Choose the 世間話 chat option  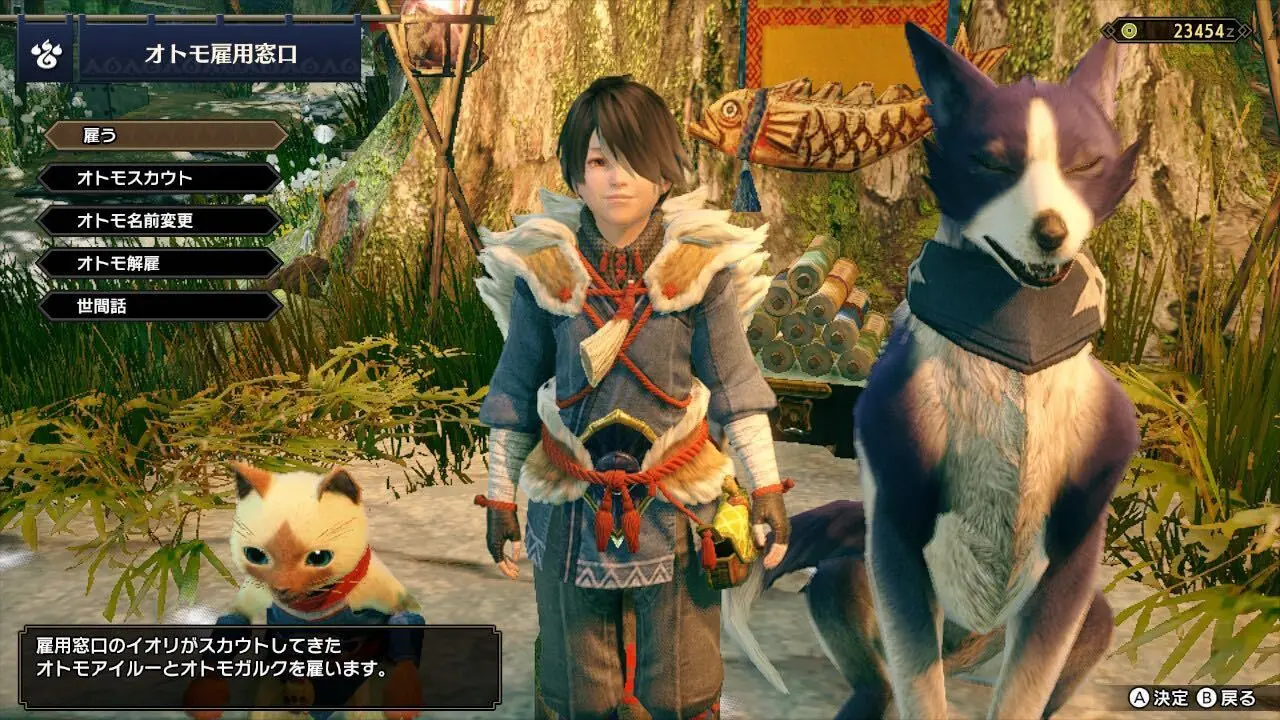point(160,307)
